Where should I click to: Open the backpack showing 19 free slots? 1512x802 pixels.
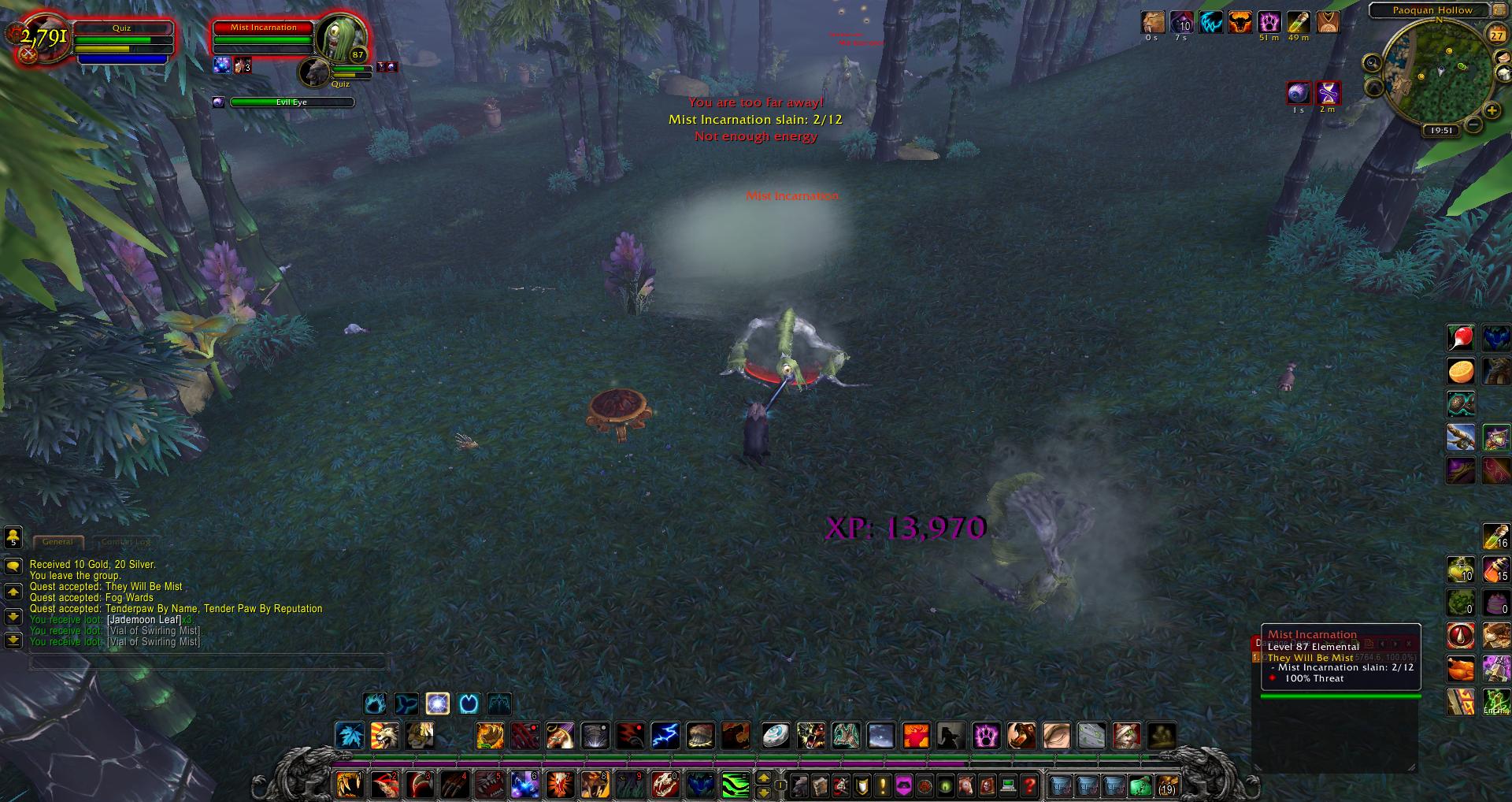1168,785
